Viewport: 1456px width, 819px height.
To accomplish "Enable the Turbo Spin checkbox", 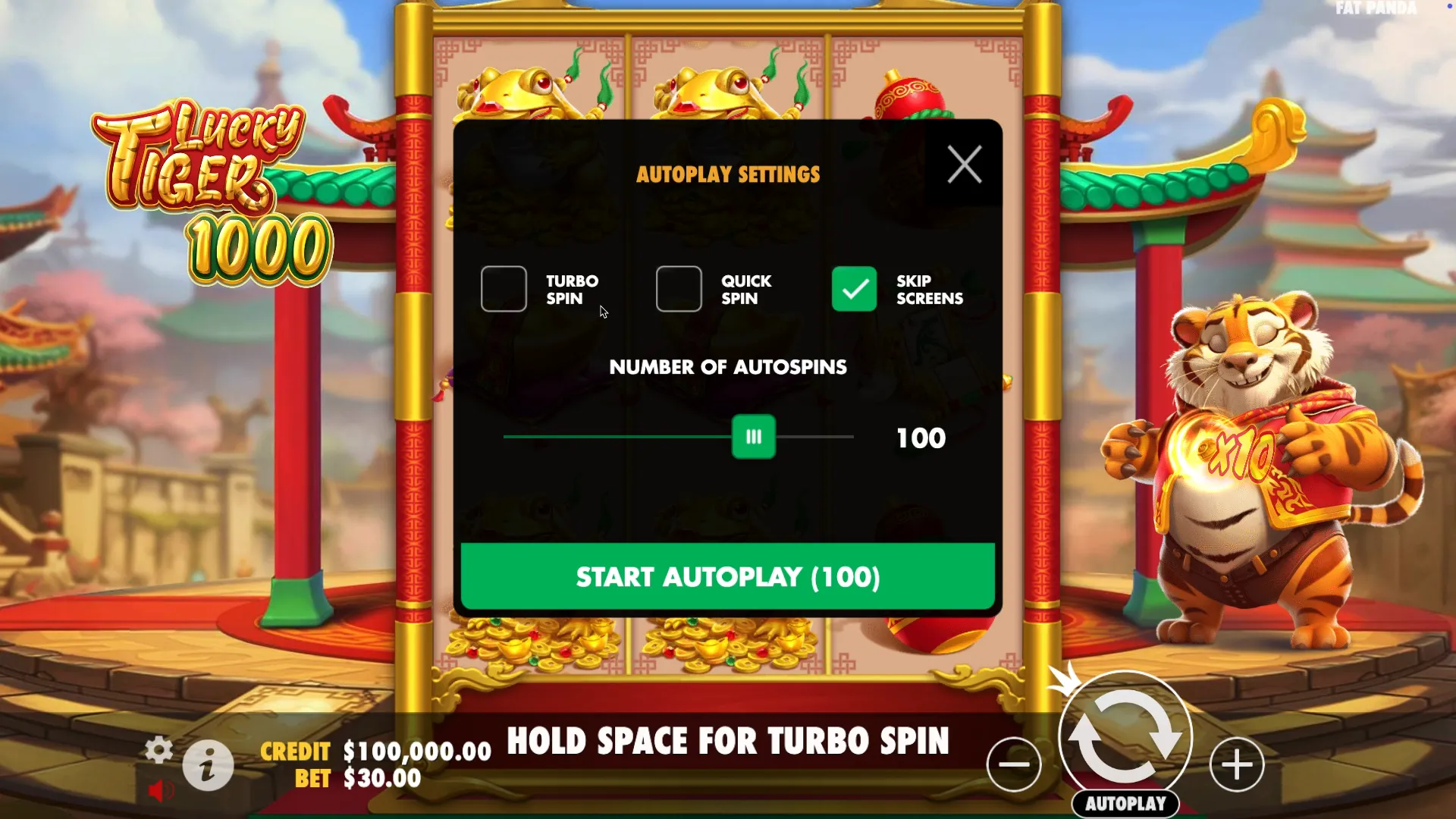I will click(504, 289).
